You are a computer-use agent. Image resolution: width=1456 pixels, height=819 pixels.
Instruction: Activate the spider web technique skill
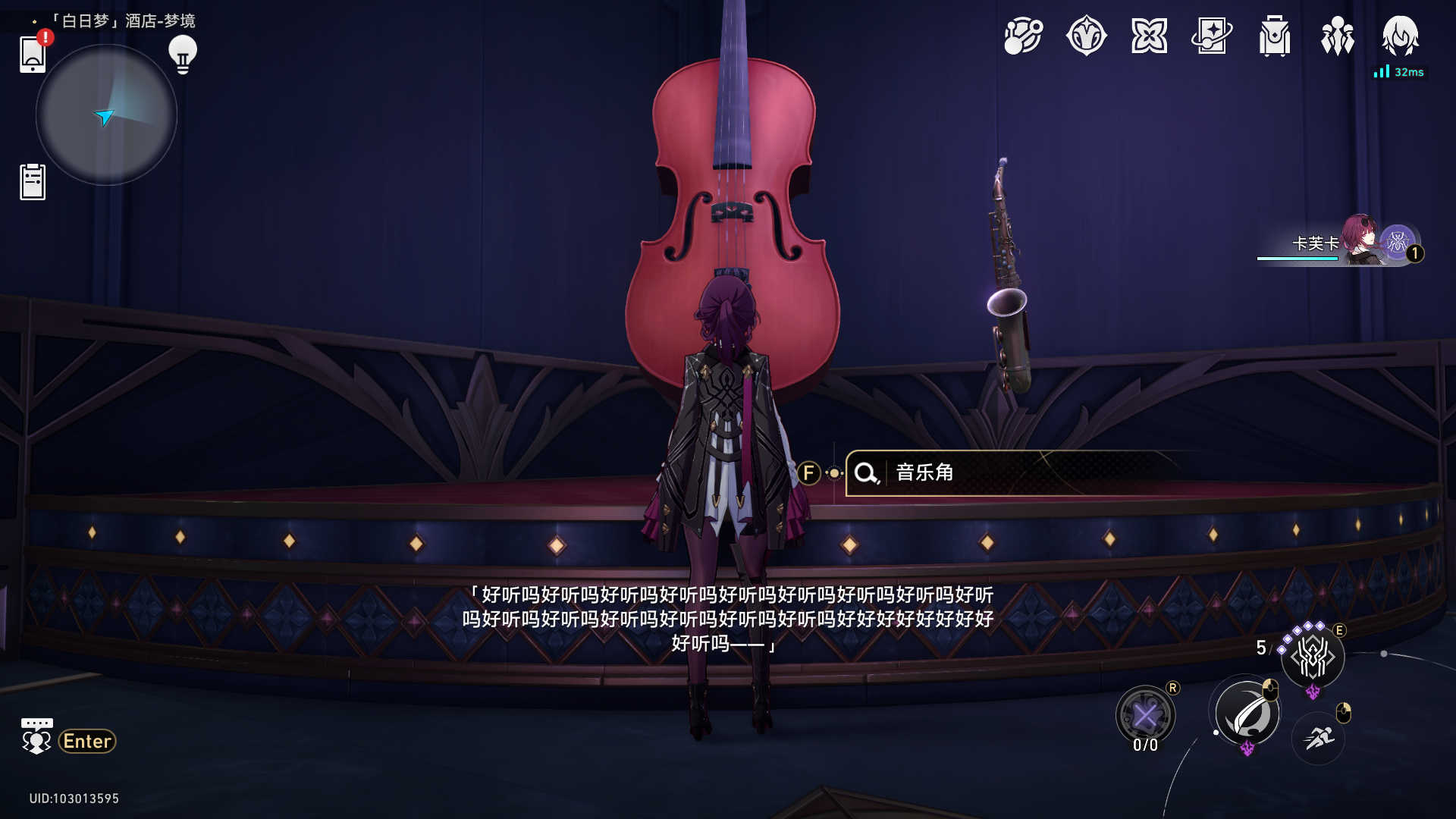[x=1313, y=657]
